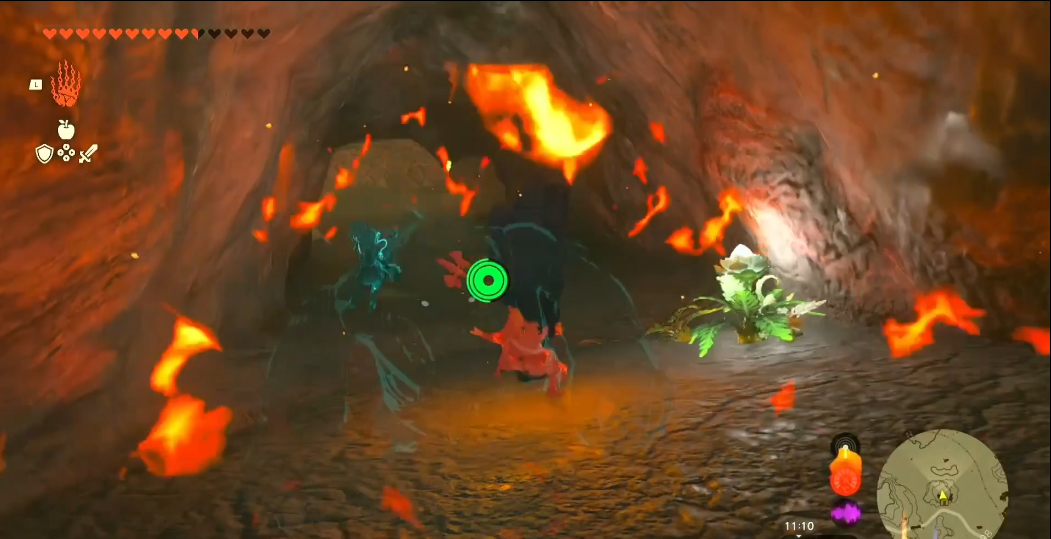Viewport: 1051px width, 539px height.
Task: Activate the orange hand ability icon
Action: pyautogui.click(x=65, y=85)
